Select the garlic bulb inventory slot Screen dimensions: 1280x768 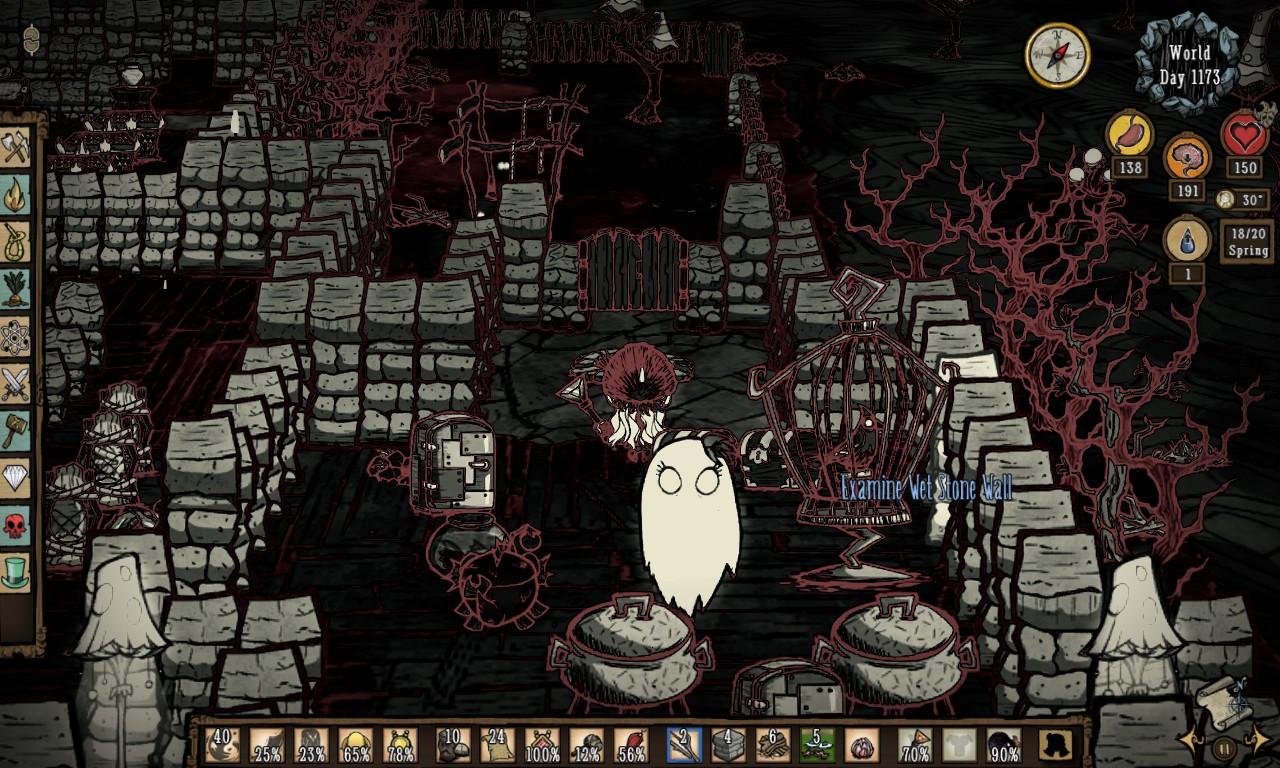tap(863, 746)
